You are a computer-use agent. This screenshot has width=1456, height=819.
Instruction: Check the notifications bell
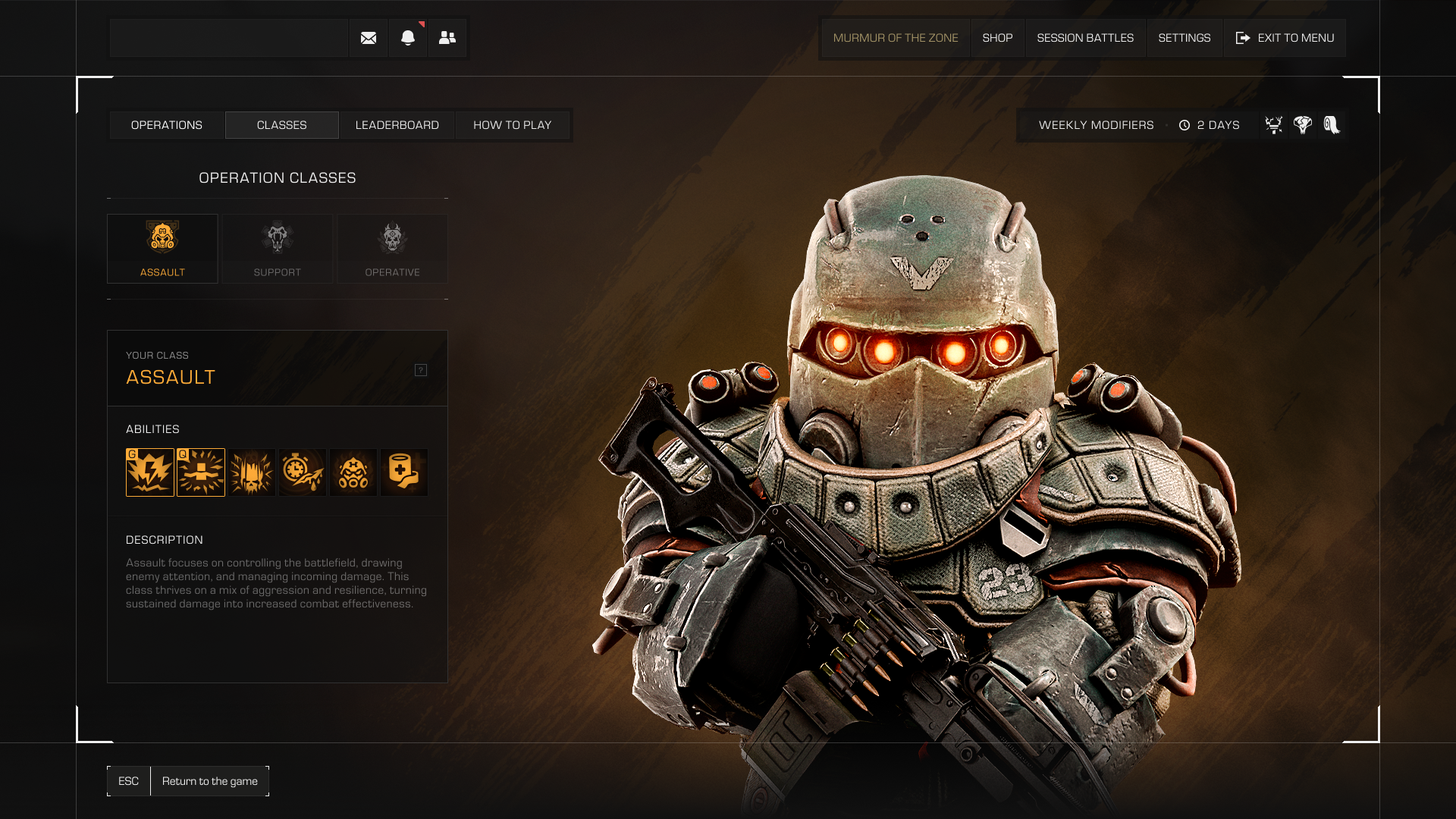408,38
